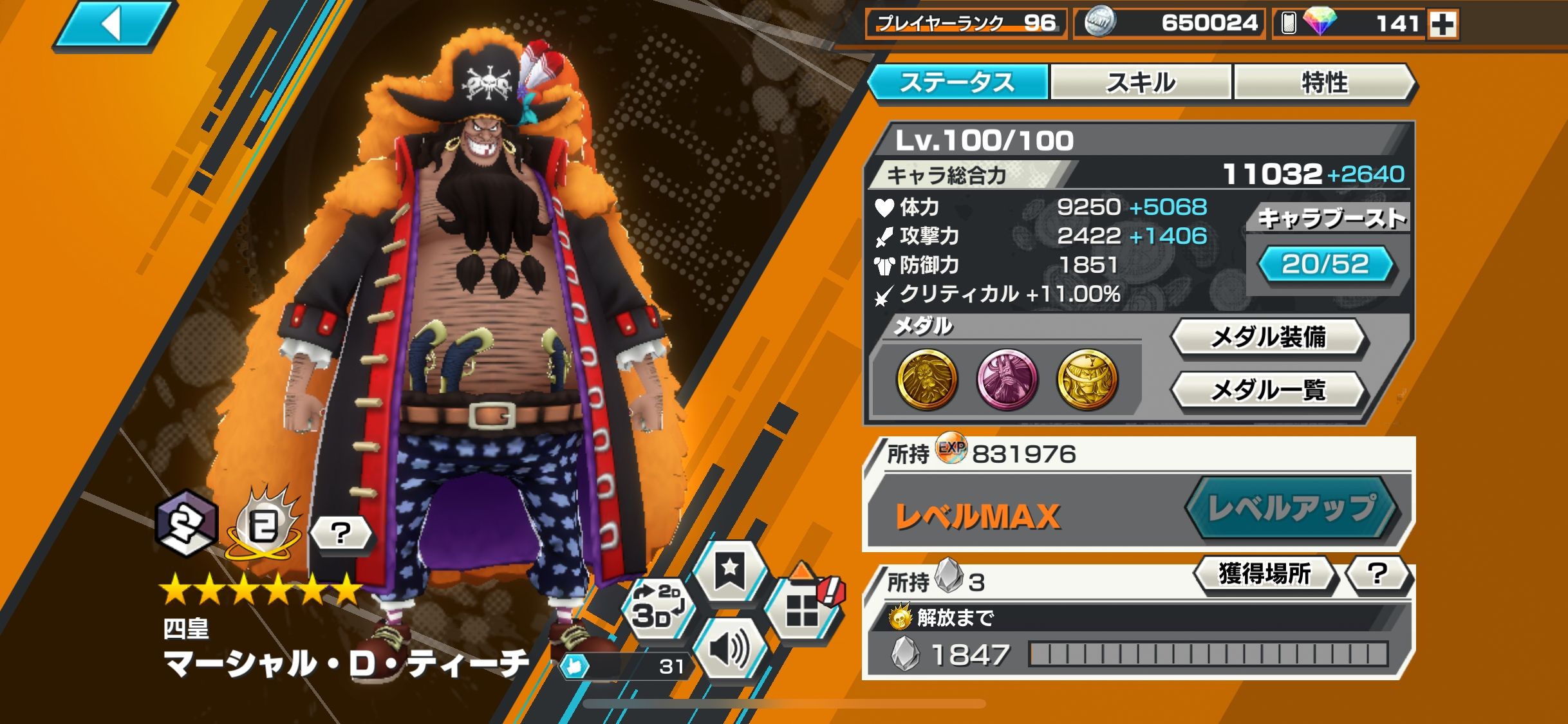This screenshot has height=724, width=1568.
Task: Open 獲得場所 to see where to obtain
Action: click(1264, 573)
